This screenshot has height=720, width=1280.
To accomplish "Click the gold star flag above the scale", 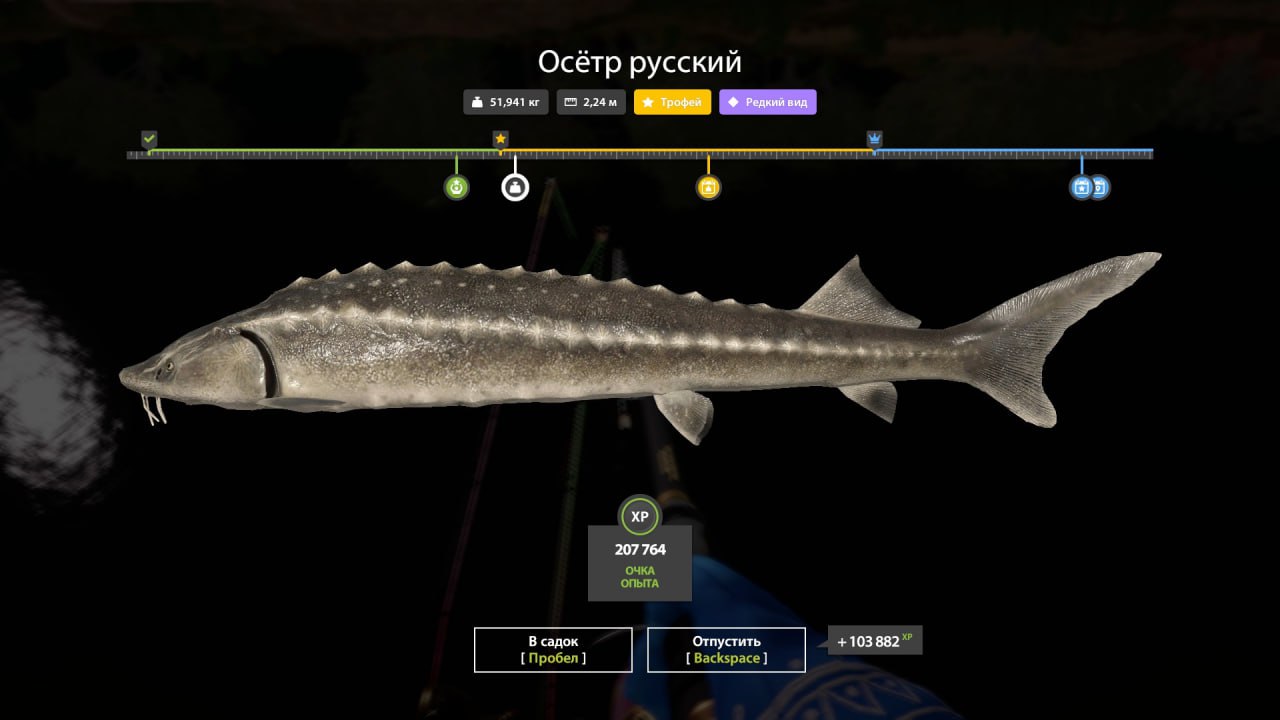I will coord(500,139).
